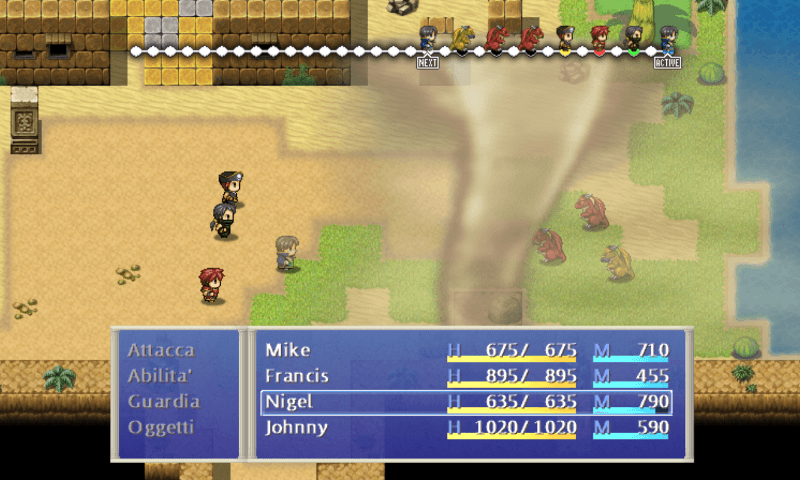The width and height of the screenshot is (800, 480).
Task: Select Francis in the party list
Action: point(466,376)
